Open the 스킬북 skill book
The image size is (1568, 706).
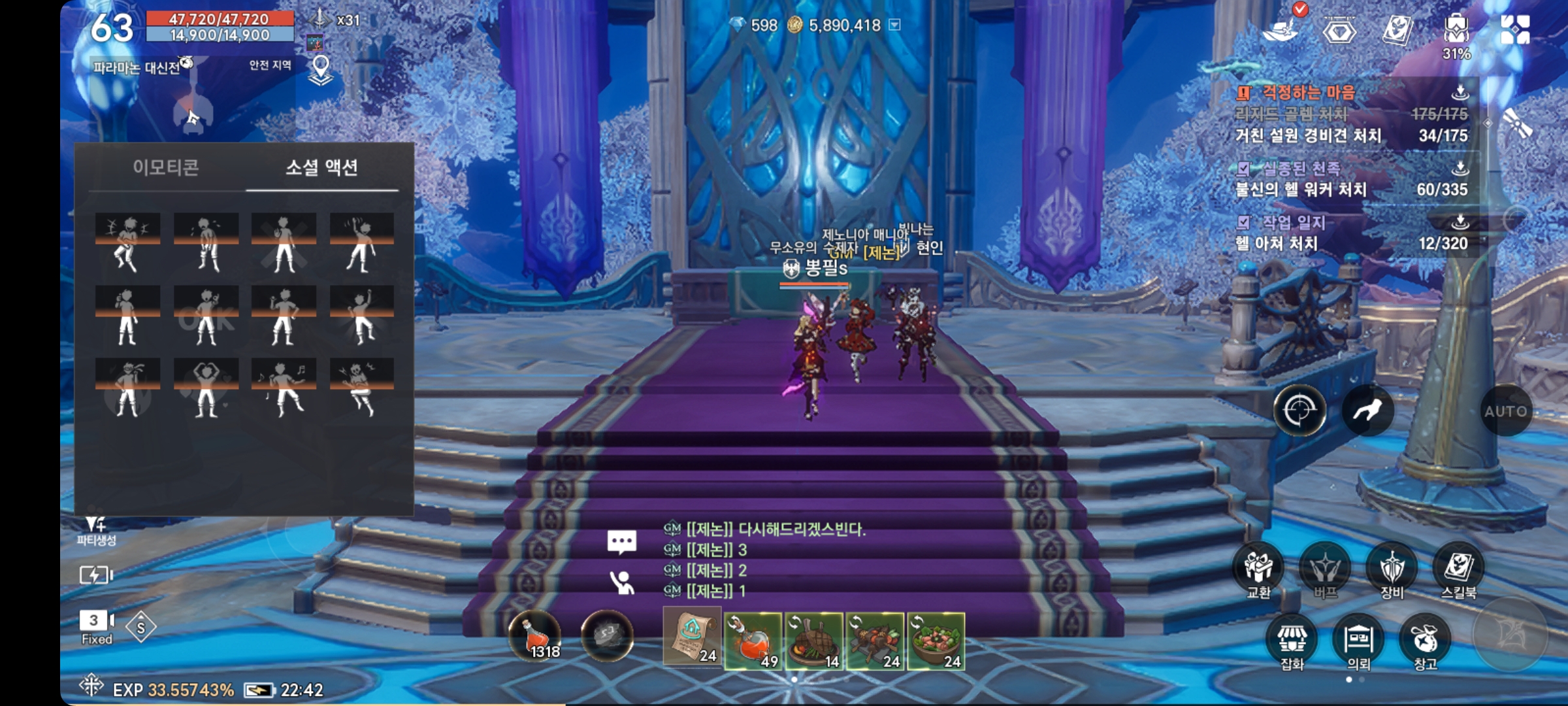tap(1458, 569)
